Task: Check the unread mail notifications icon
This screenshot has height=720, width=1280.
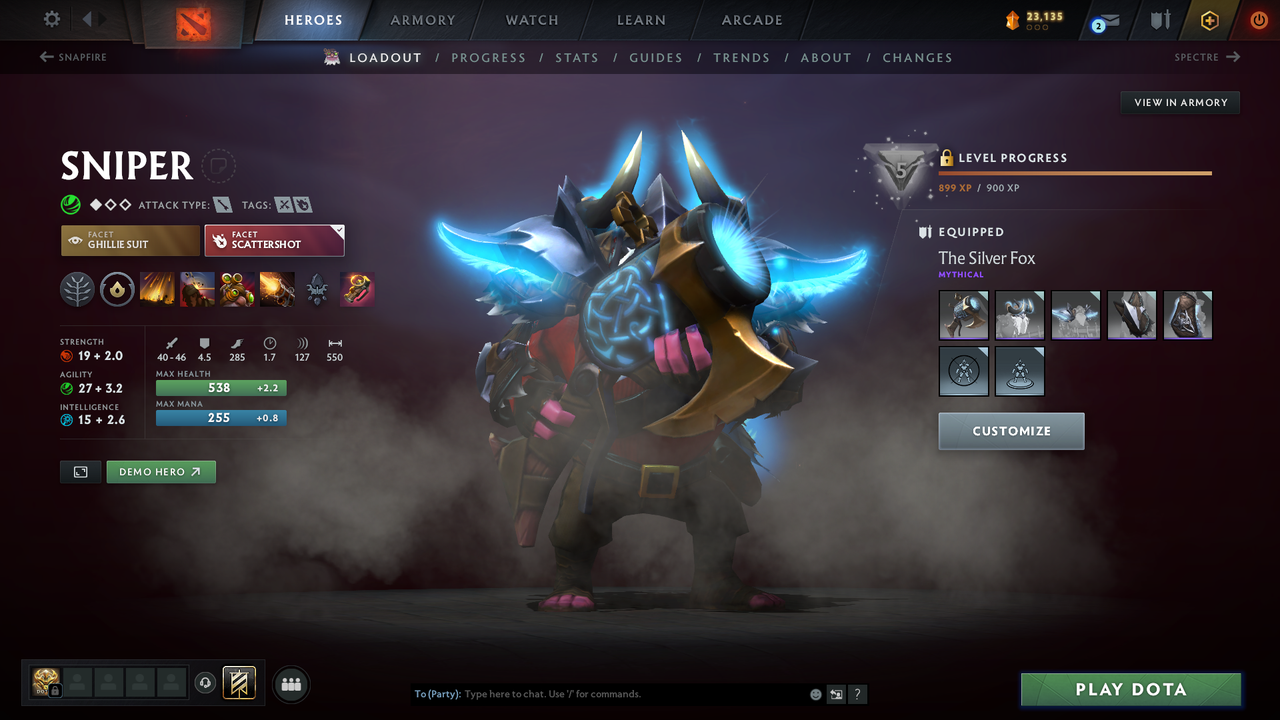Action: coord(1102,19)
